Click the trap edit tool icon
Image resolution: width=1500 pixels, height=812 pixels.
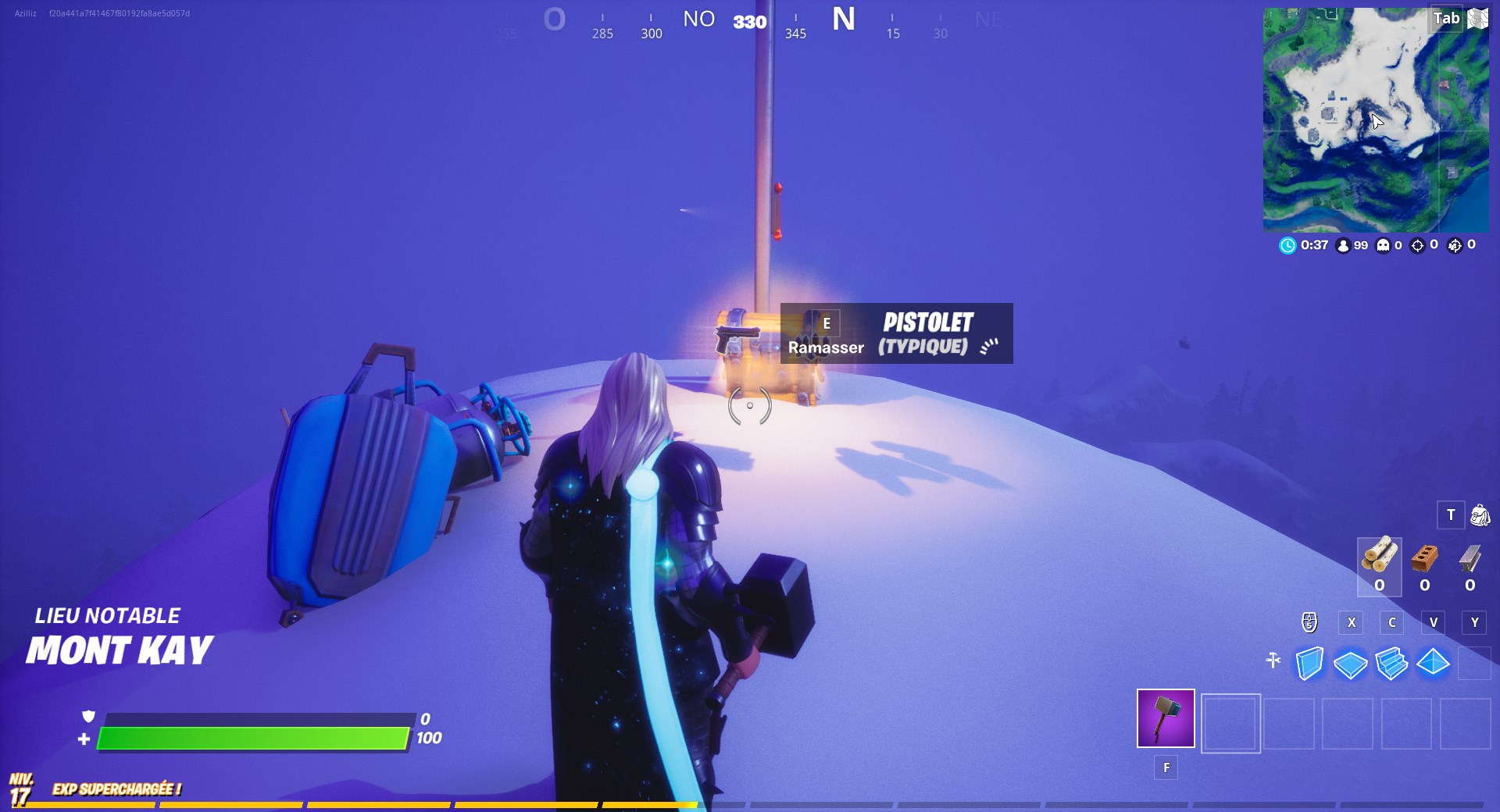click(1273, 660)
